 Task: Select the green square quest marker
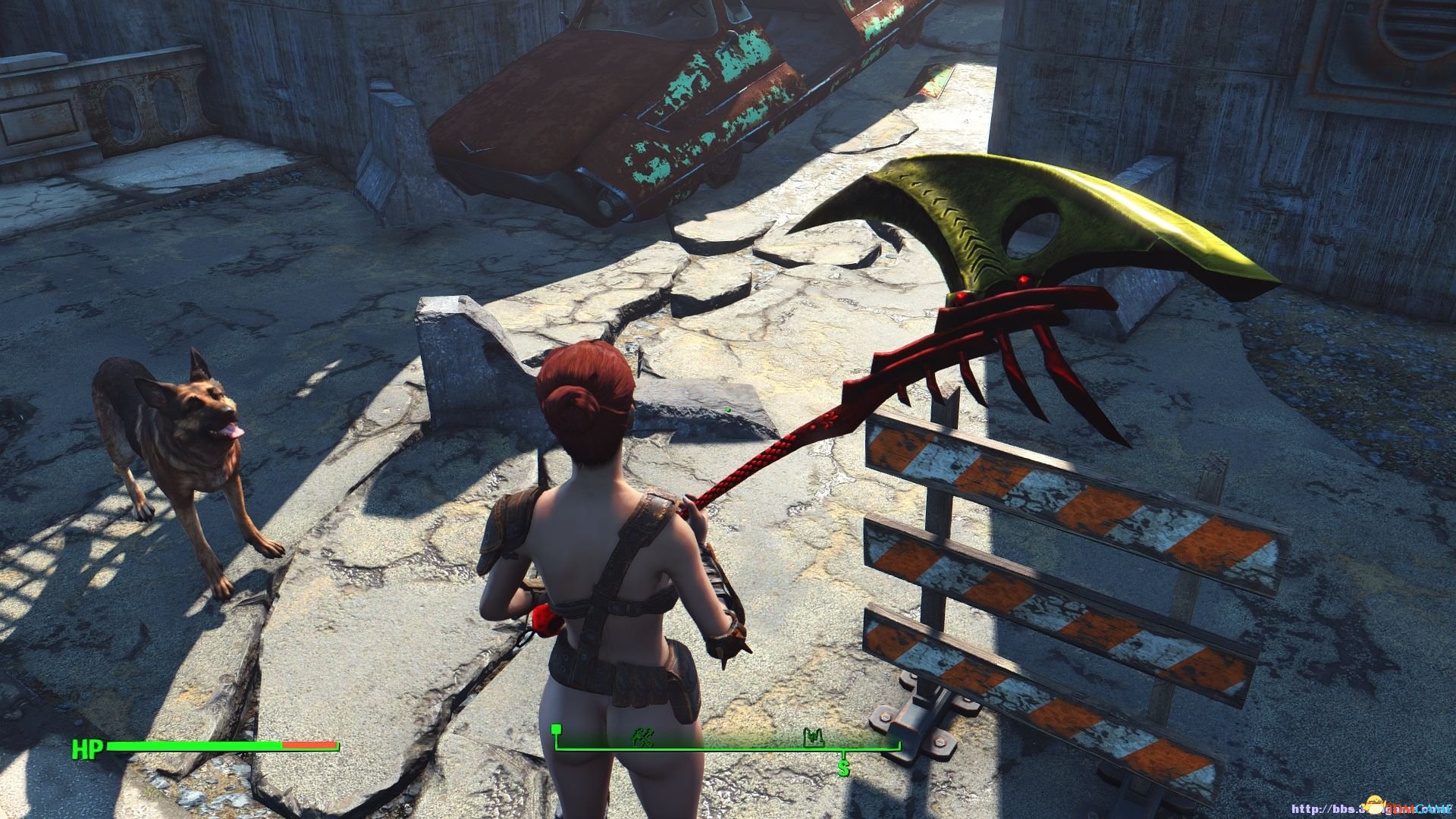(557, 730)
